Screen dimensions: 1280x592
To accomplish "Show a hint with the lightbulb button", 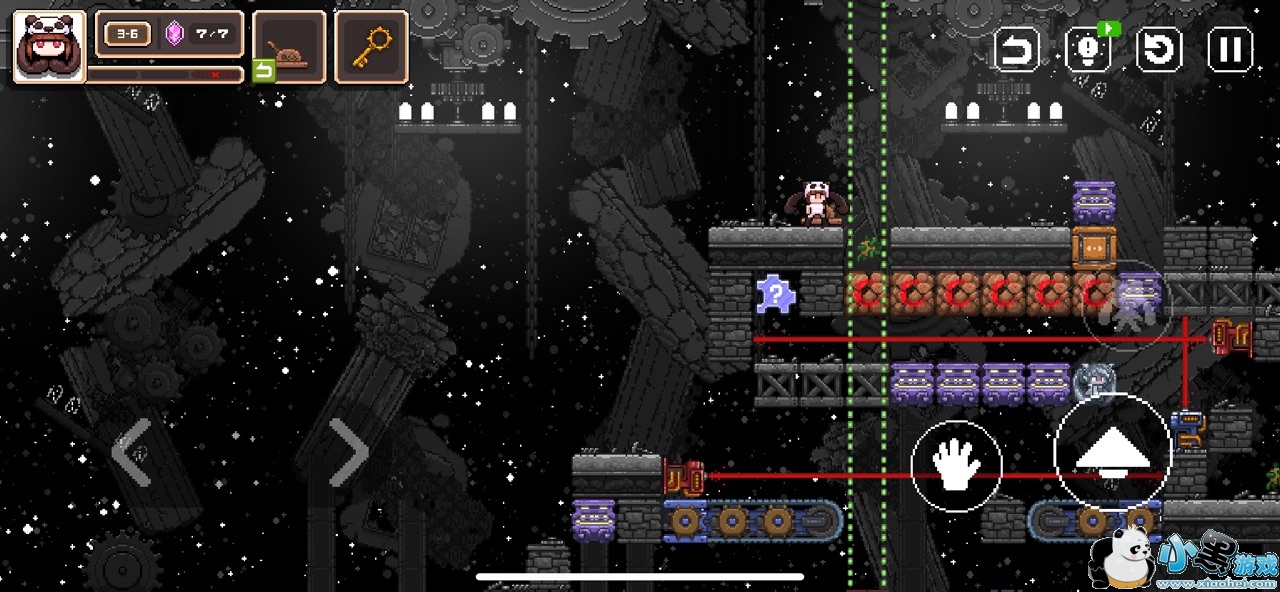I will (x=1087, y=49).
